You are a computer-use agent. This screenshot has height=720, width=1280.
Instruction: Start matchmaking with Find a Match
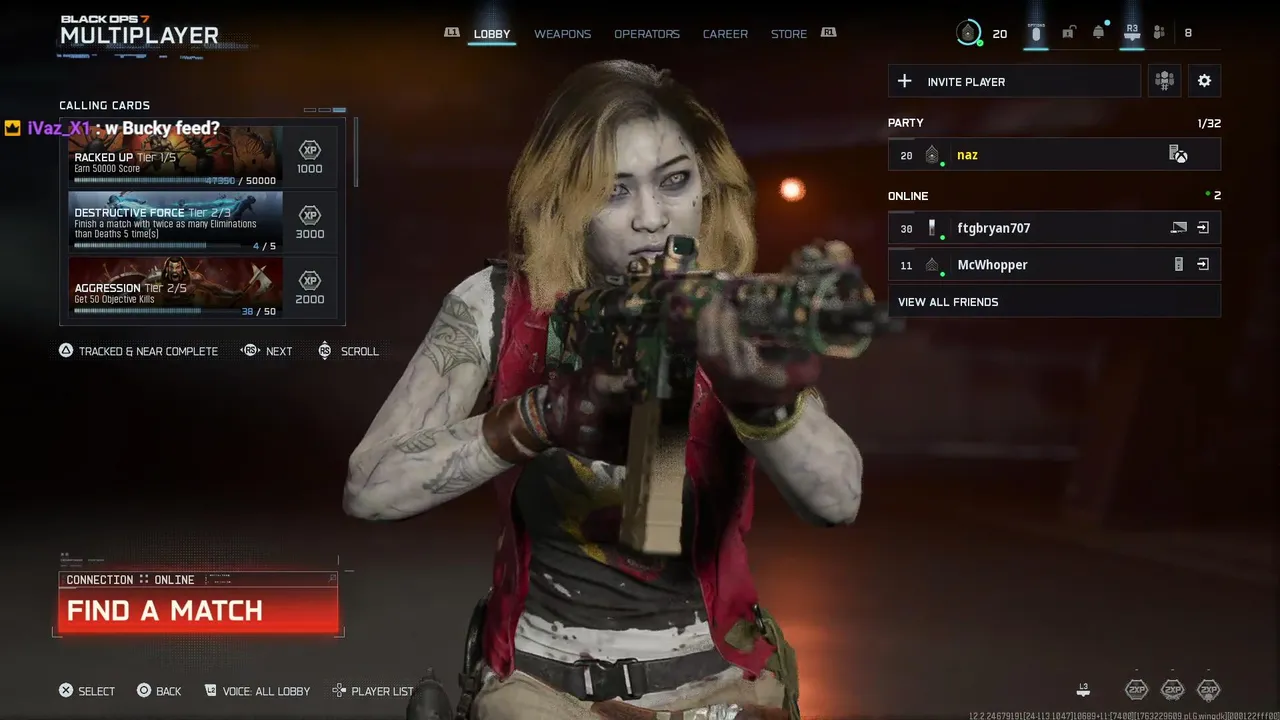(198, 610)
